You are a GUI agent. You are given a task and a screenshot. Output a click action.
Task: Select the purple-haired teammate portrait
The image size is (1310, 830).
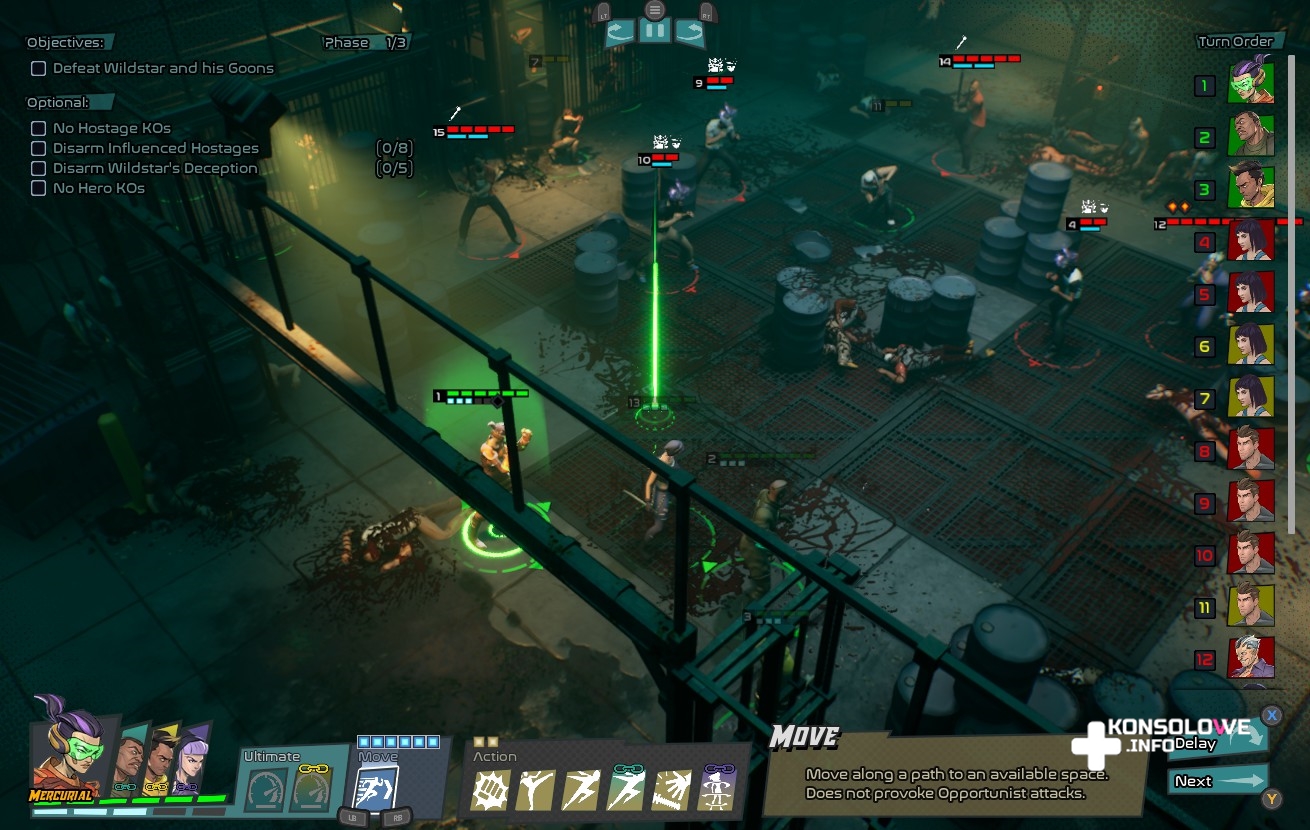coord(190,762)
